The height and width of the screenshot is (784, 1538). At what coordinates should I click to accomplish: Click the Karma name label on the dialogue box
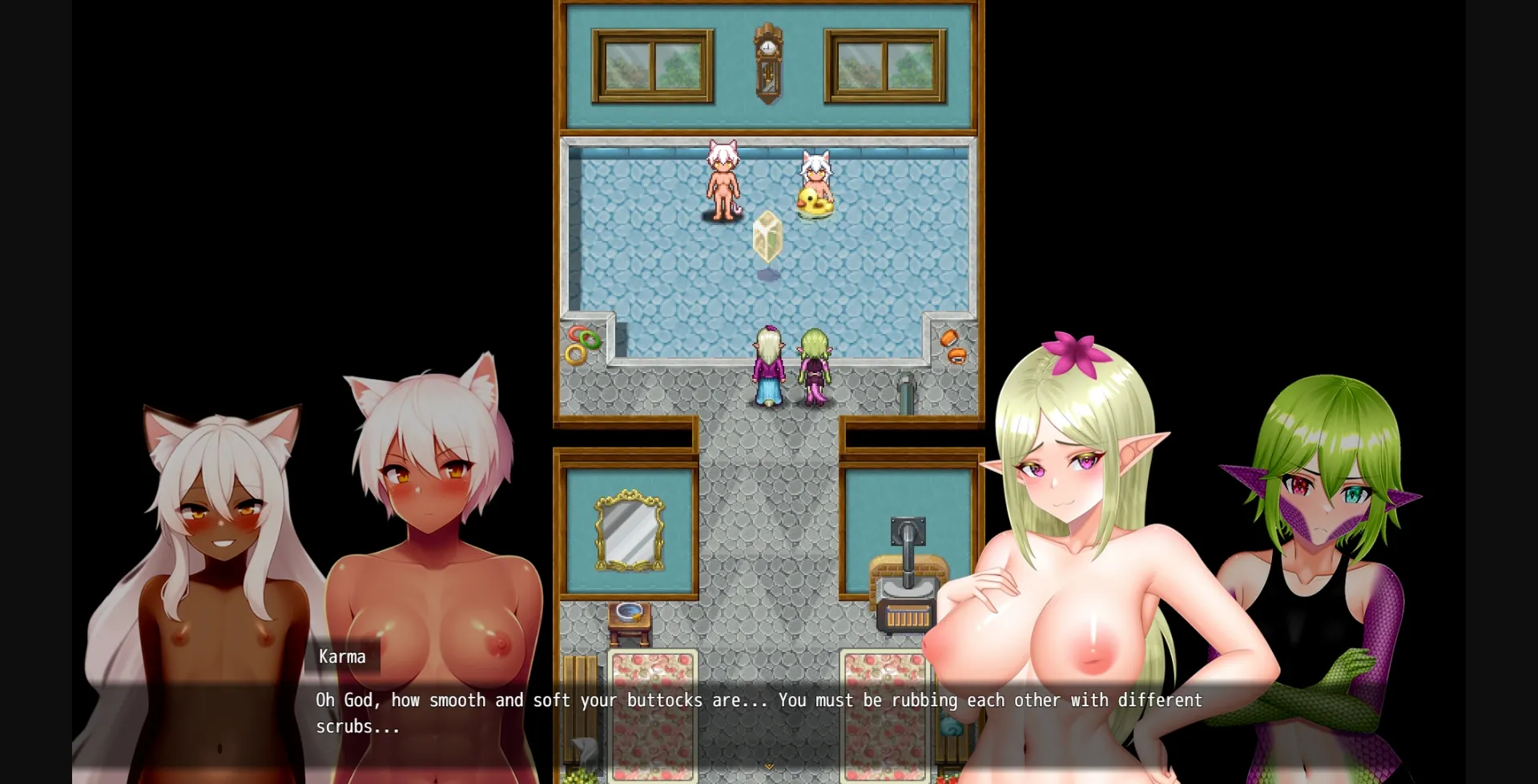pos(342,657)
